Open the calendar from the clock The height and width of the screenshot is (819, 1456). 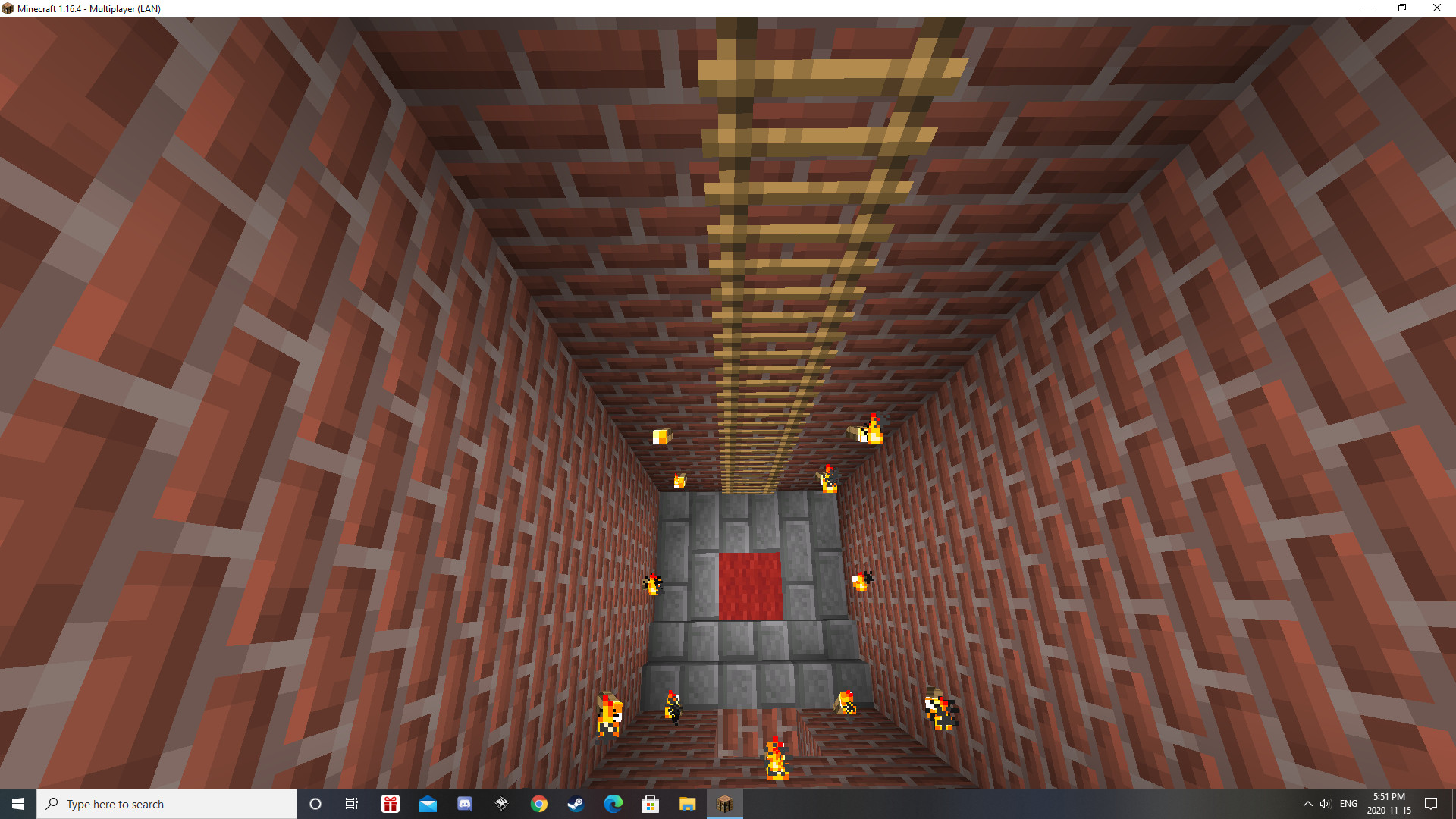[x=1389, y=803]
